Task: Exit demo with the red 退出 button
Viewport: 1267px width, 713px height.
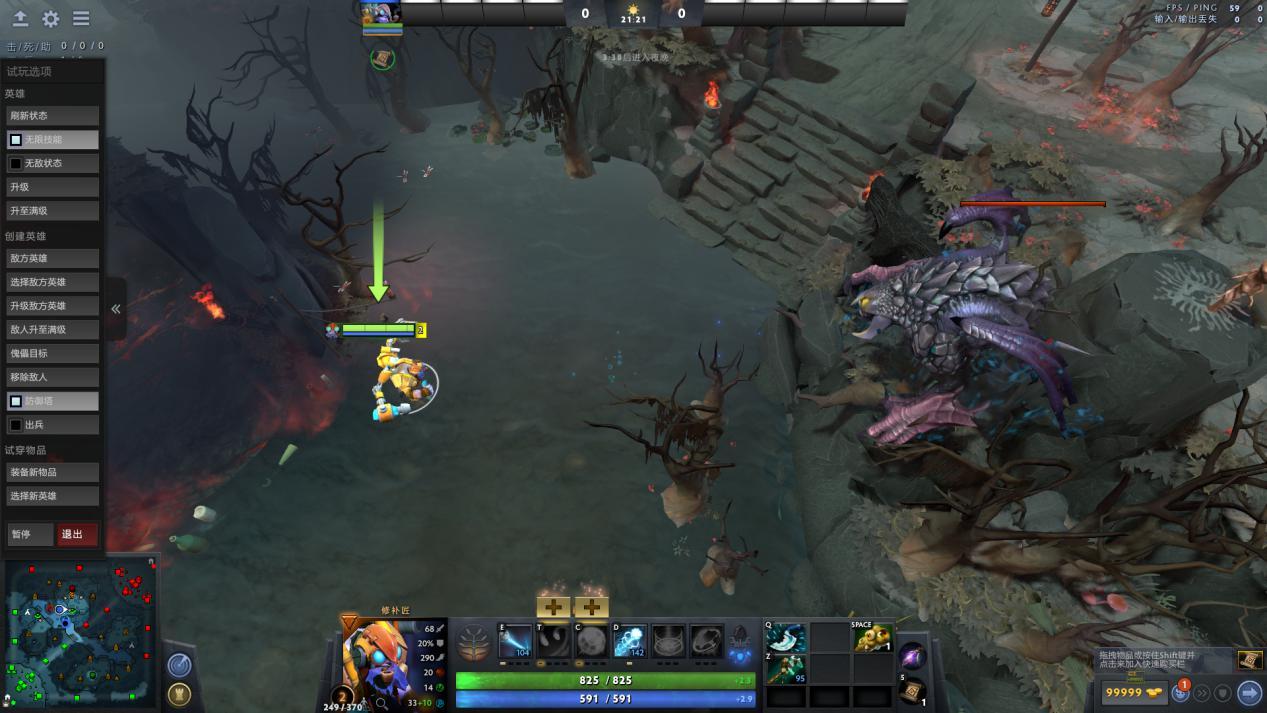Action: pos(77,534)
